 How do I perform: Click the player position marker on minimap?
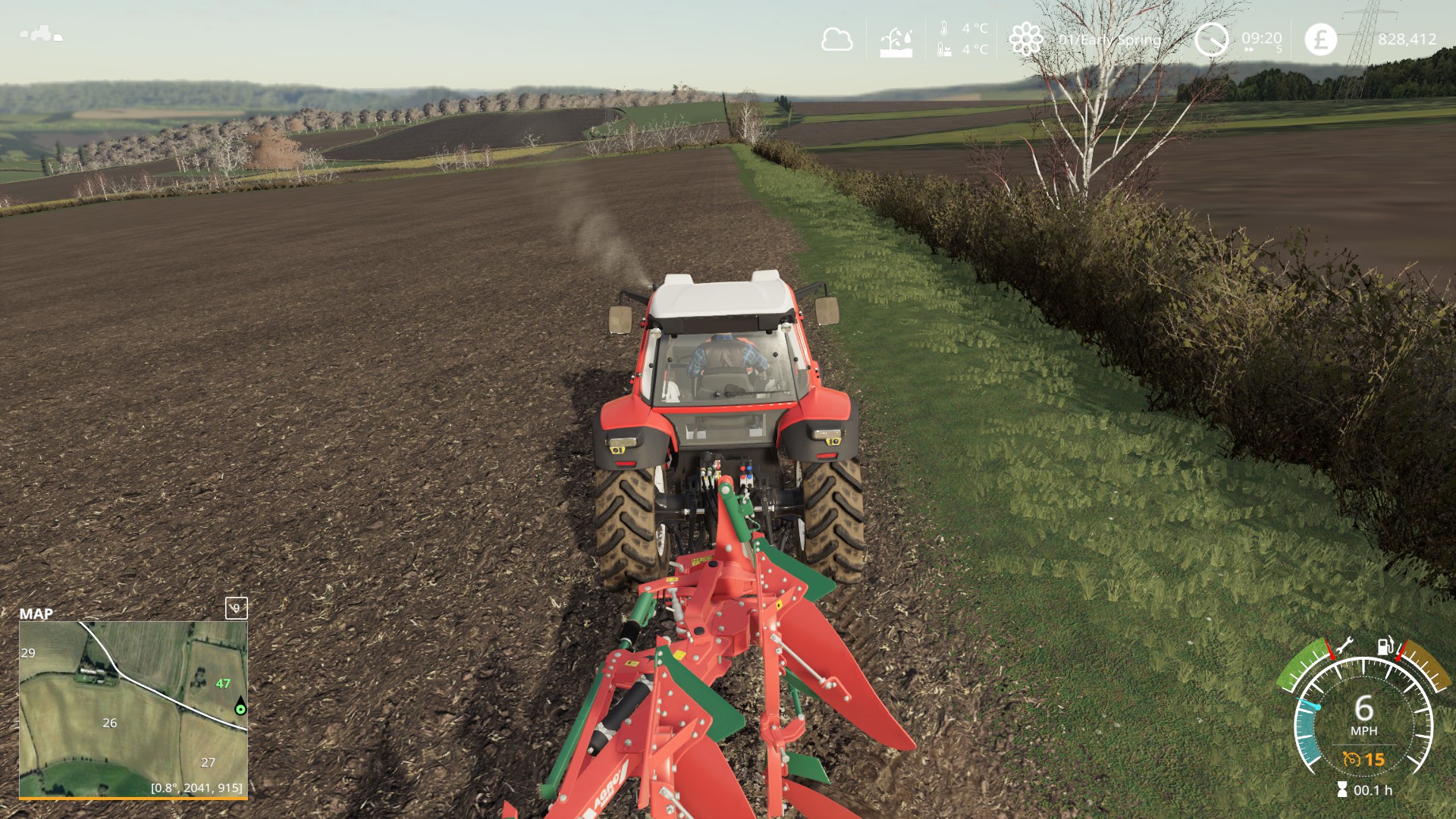240,708
